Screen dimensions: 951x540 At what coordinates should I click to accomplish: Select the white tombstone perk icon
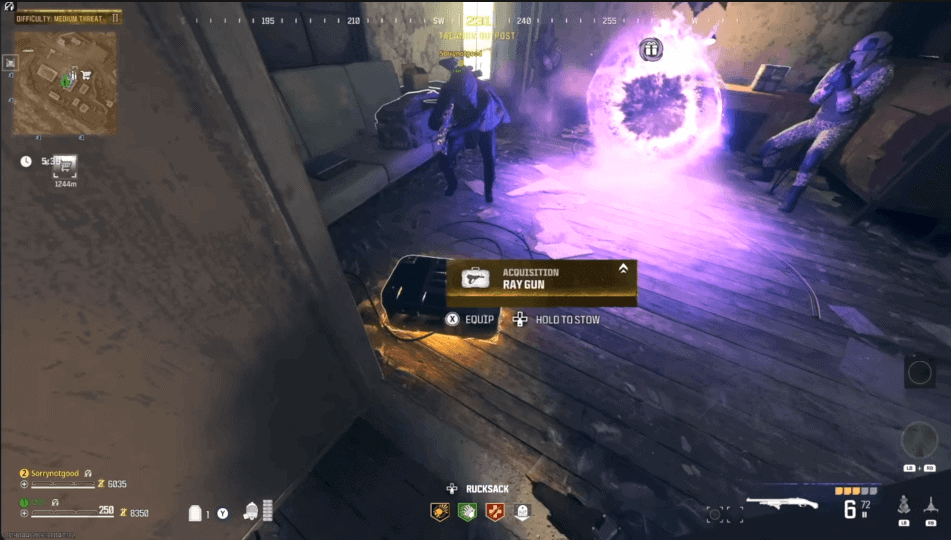pos(521,512)
